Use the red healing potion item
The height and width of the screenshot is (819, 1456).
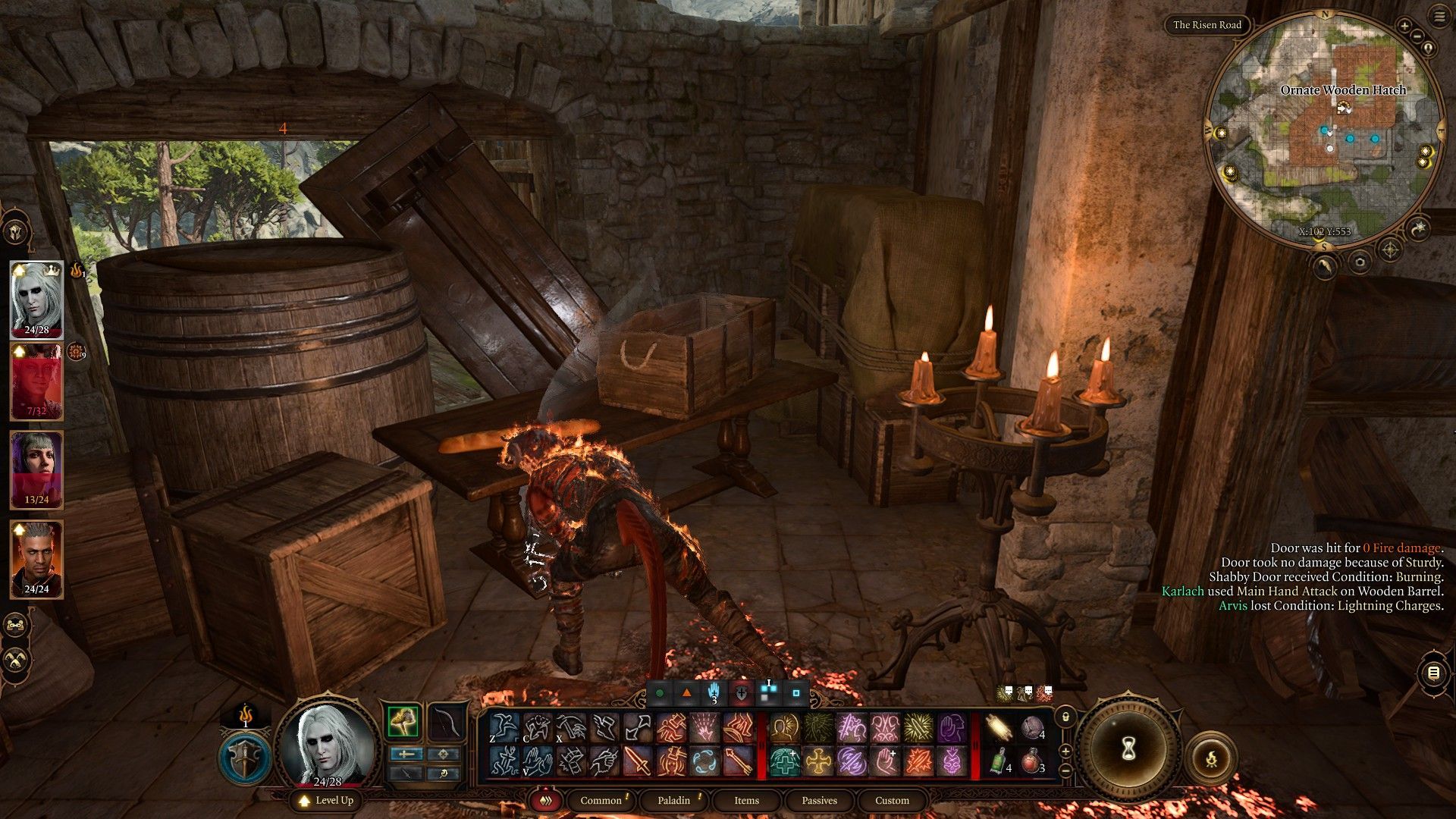tap(1031, 761)
